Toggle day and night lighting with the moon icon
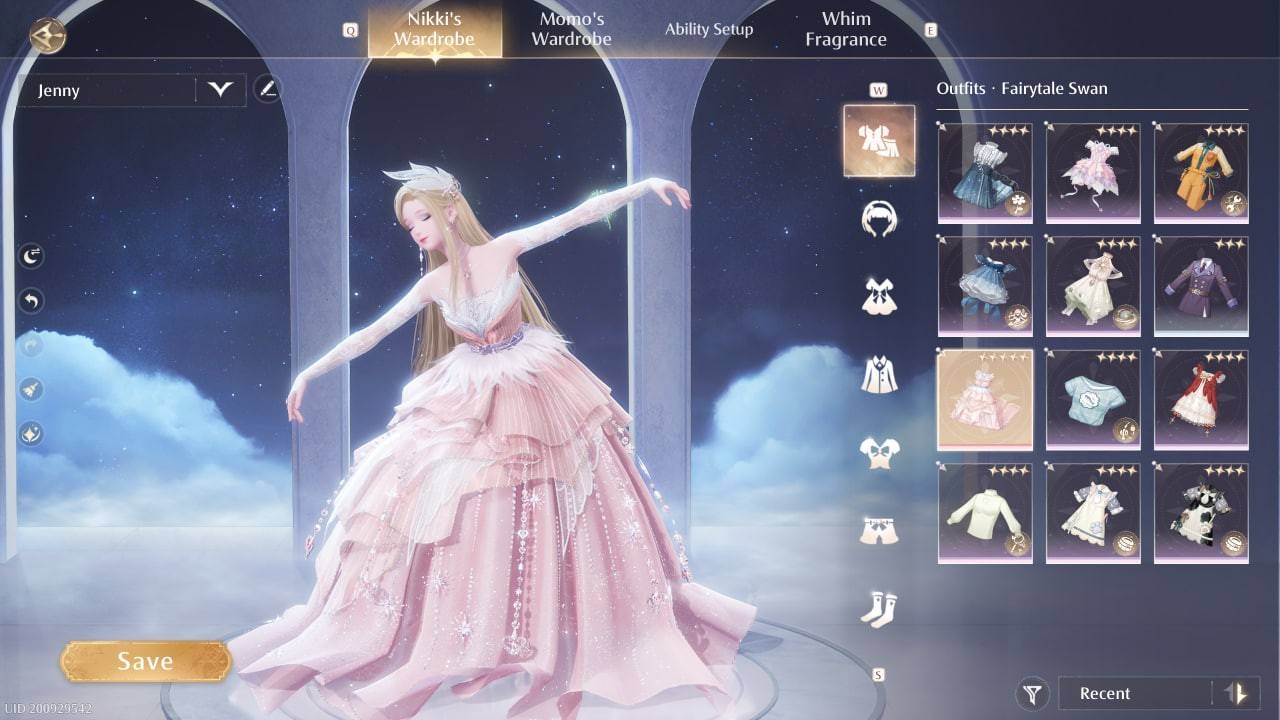The height and width of the screenshot is (720, 1280). [x=29, y=255]
